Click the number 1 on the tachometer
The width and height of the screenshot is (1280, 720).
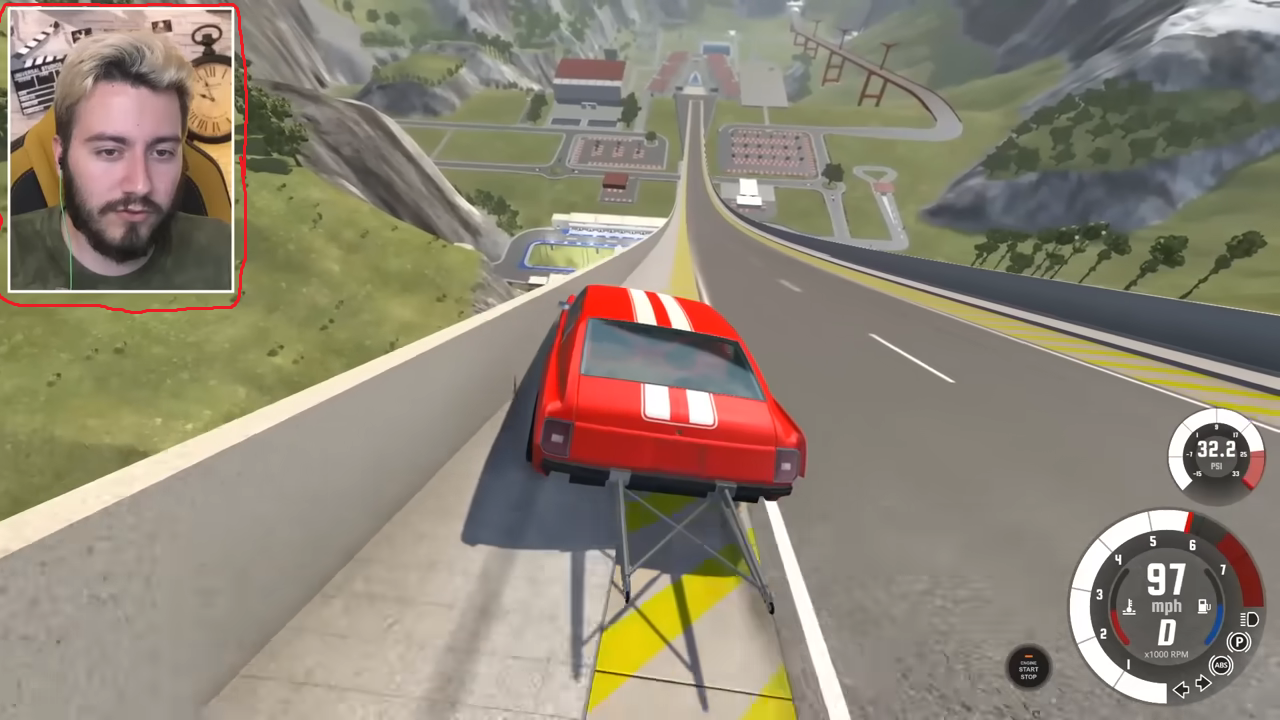click(x=1127, y=662)
